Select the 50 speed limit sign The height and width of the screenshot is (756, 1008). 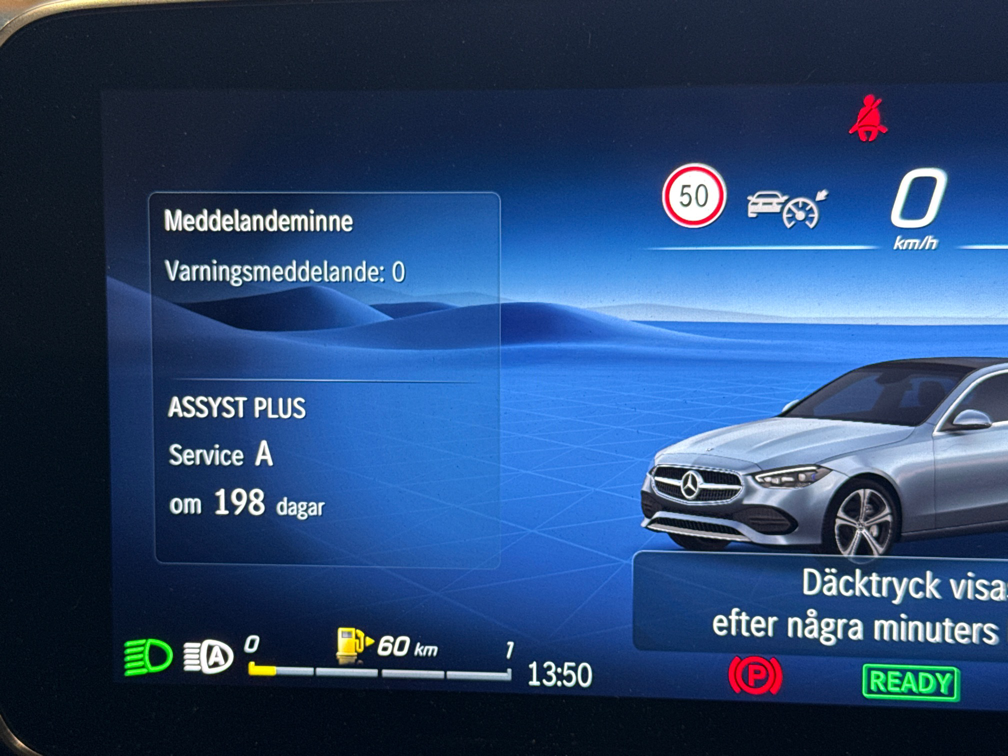(693, 196)
